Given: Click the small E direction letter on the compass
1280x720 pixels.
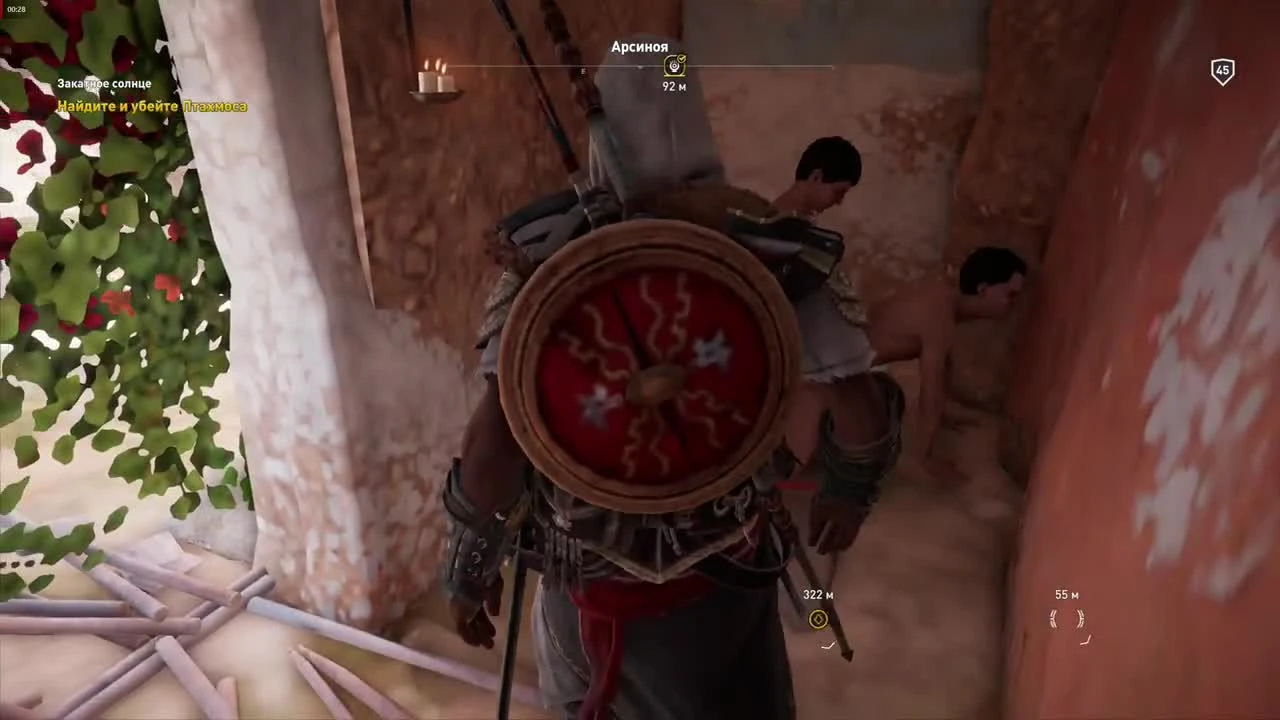Looking at the screenshot, I should pyautogui.click(x=583, y=69).
